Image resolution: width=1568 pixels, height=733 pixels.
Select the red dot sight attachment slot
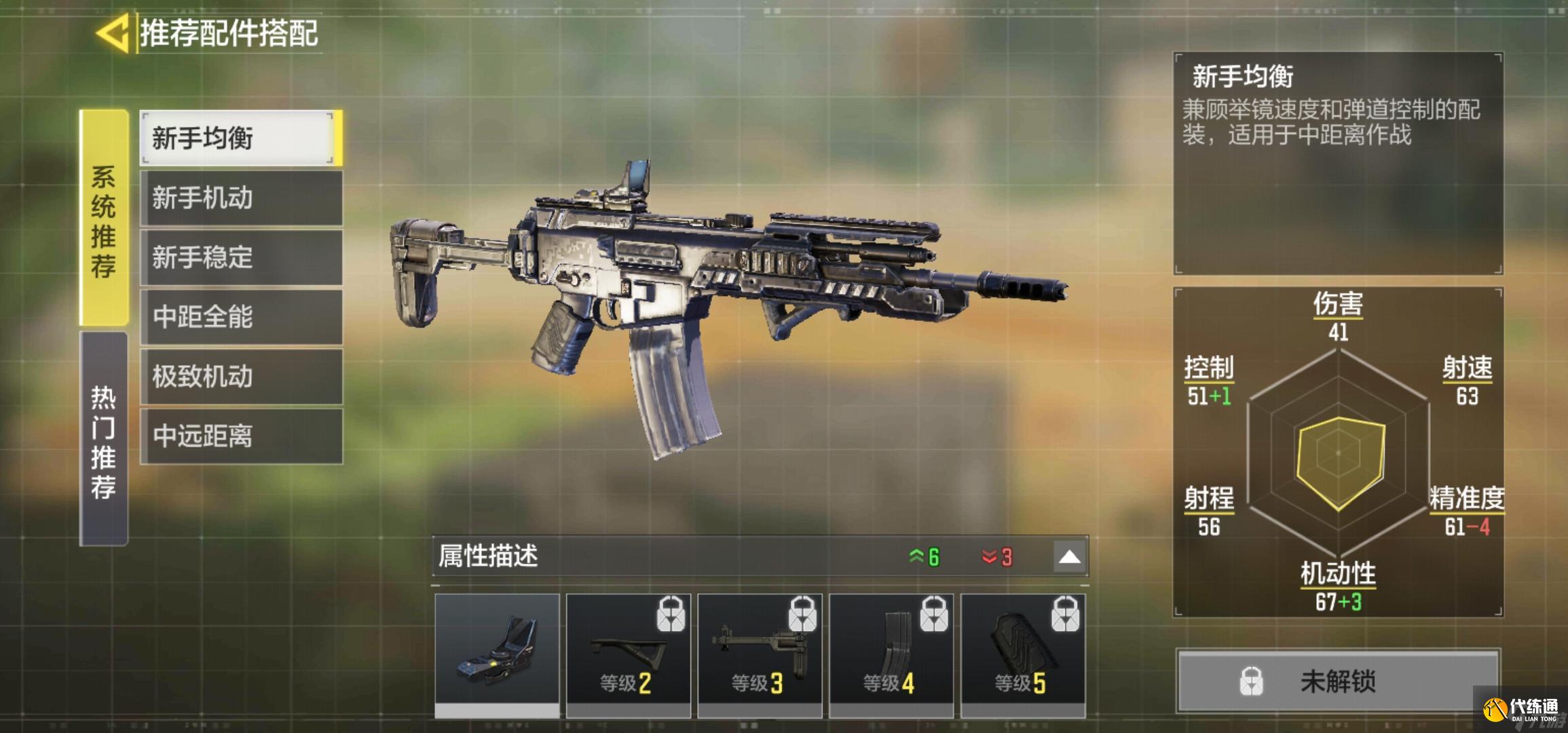pos(497,653)
